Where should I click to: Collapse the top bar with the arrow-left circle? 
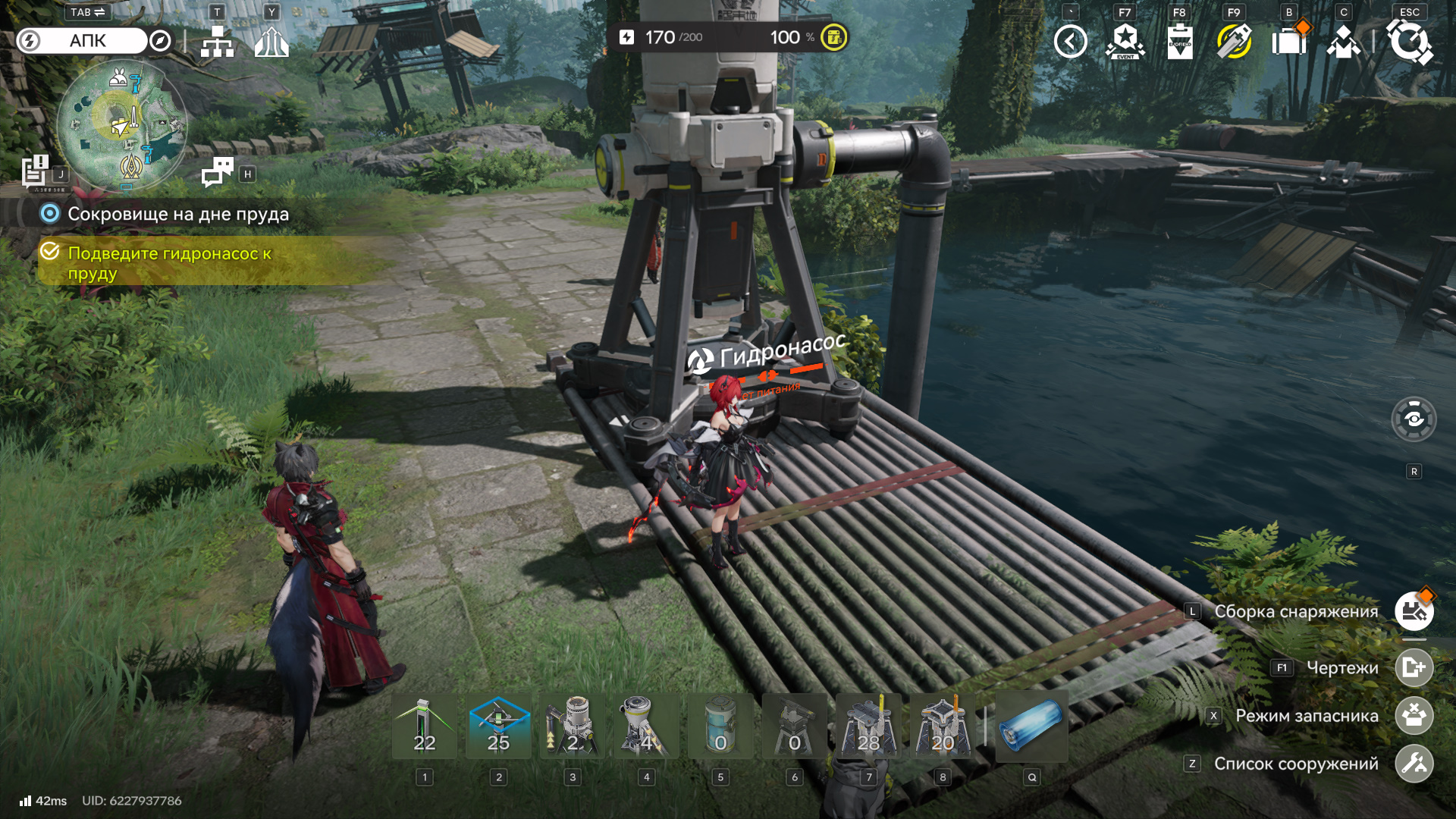[x=1070, y=42]
